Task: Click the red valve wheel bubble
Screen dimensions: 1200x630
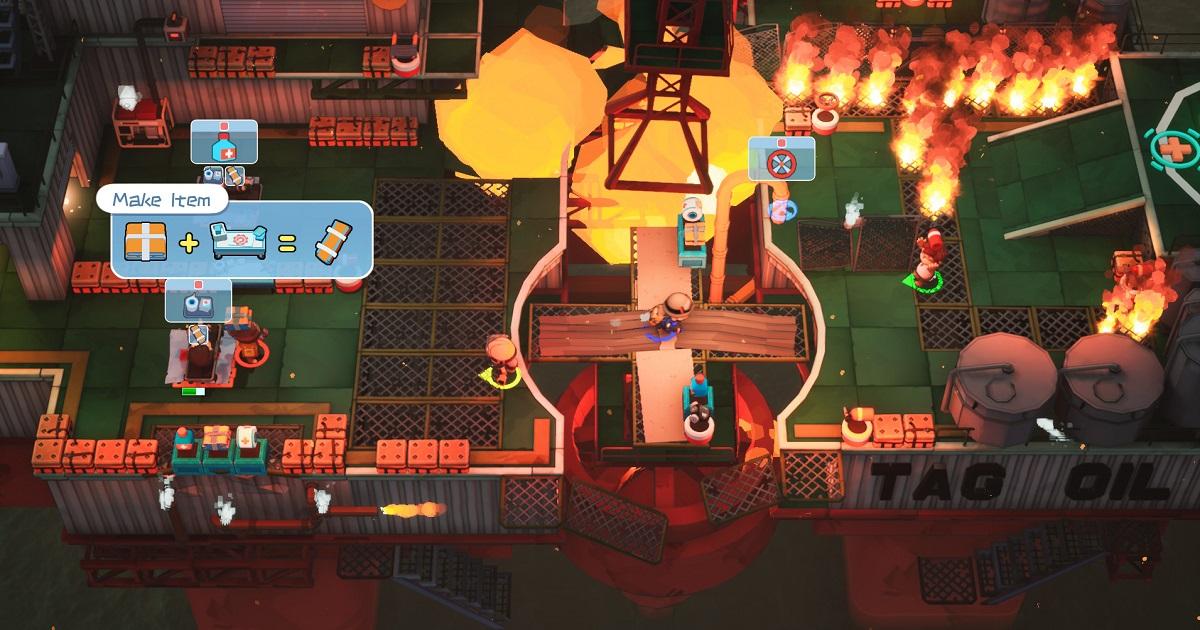Action: (781, 159)
